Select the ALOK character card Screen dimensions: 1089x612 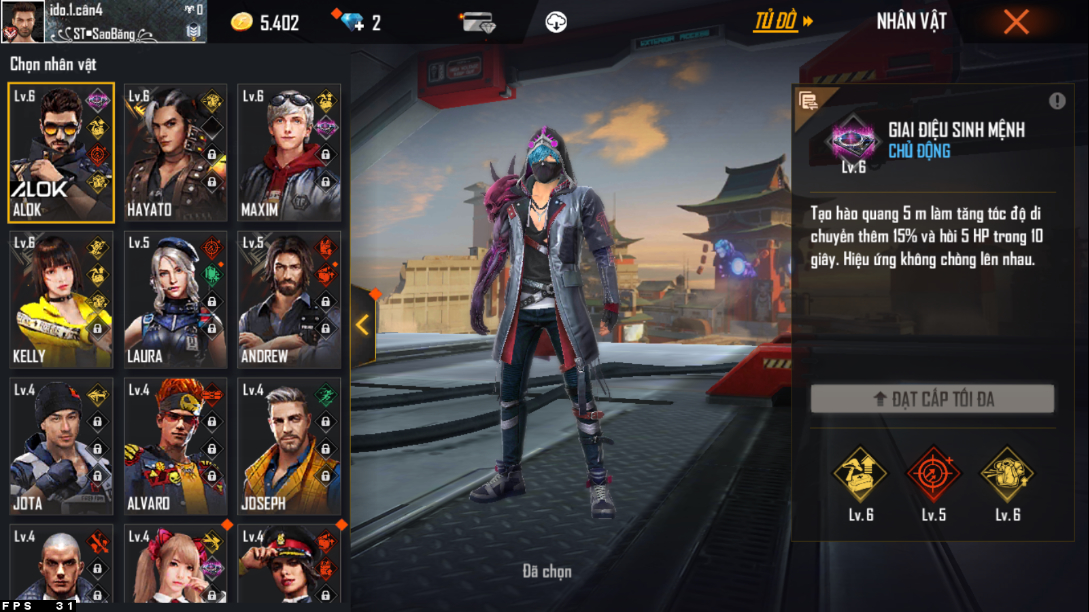tap(61, 152)
